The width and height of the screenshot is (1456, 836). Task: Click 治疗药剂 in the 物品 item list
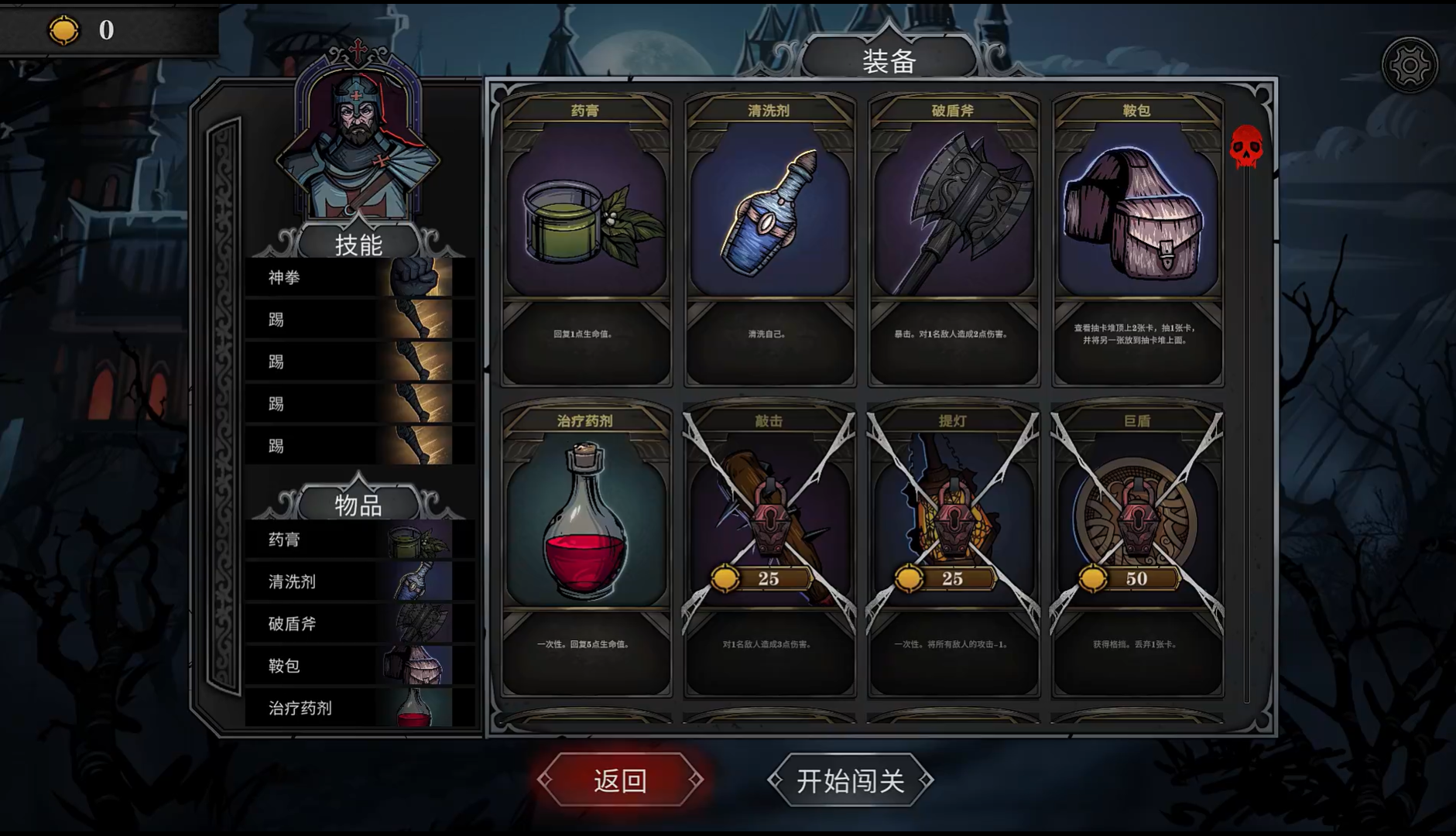pyautogui.click(x=359, y=708)
